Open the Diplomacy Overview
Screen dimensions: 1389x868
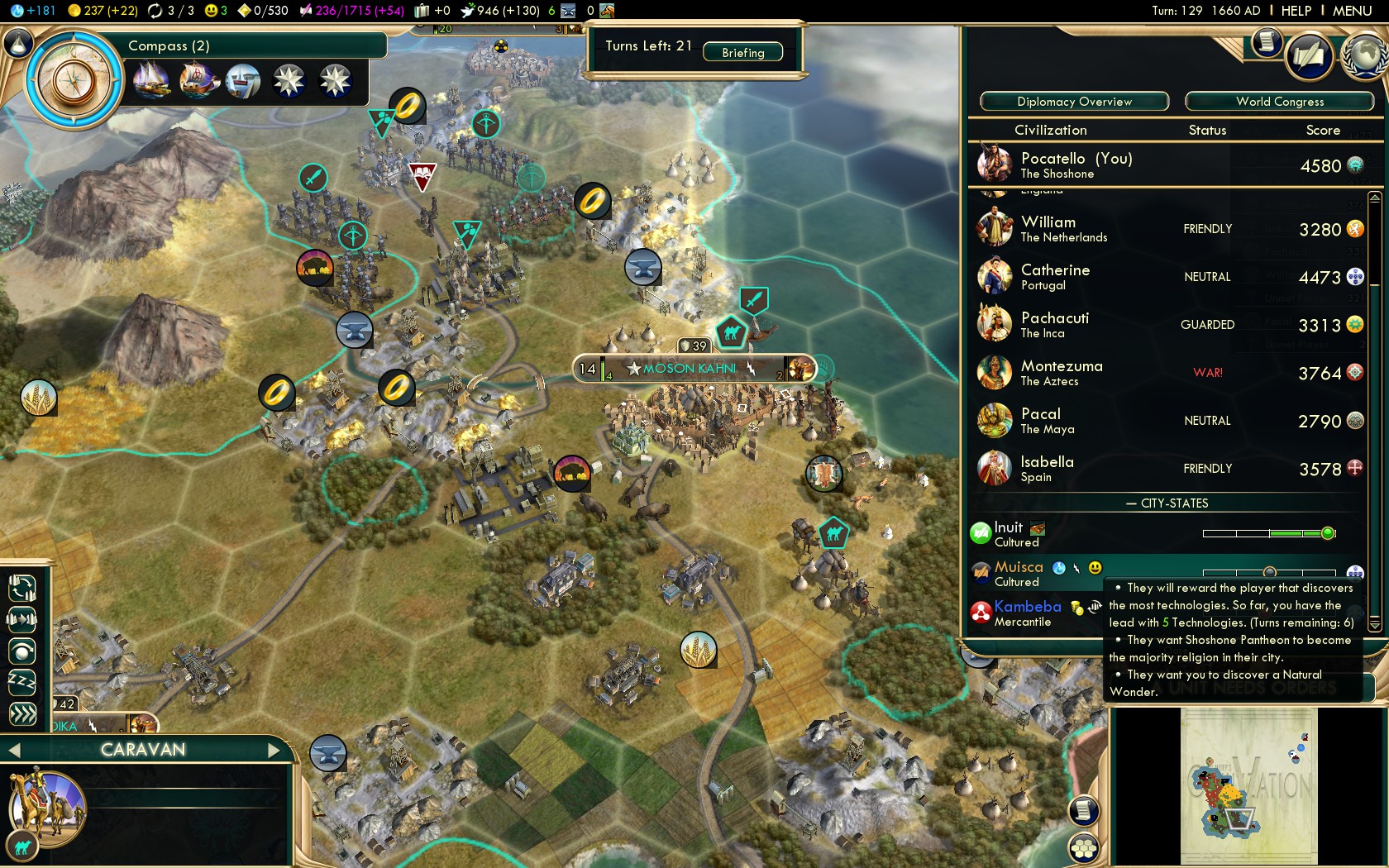tap(1074, 102)
